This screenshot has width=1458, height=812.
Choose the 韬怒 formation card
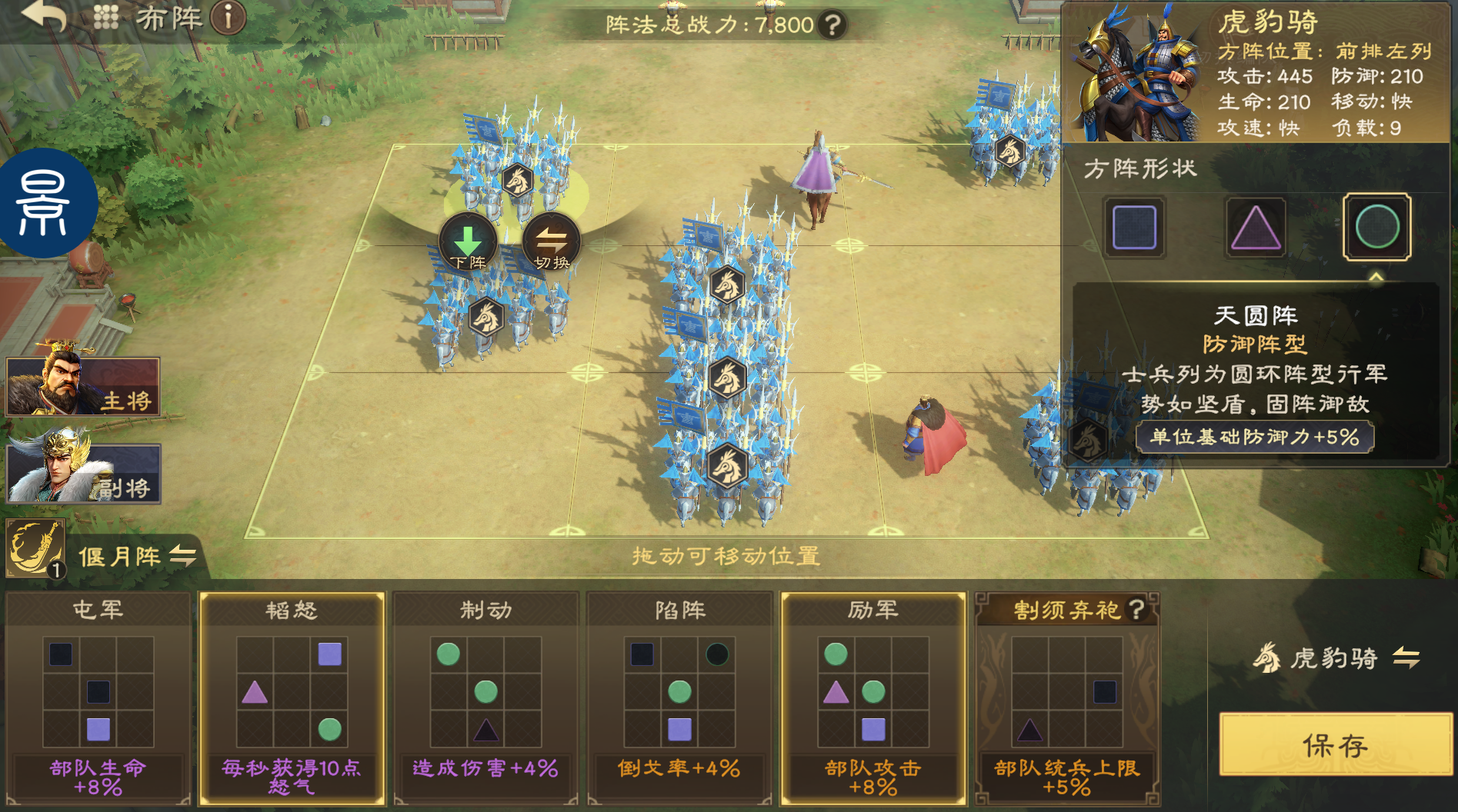point(292,697)
